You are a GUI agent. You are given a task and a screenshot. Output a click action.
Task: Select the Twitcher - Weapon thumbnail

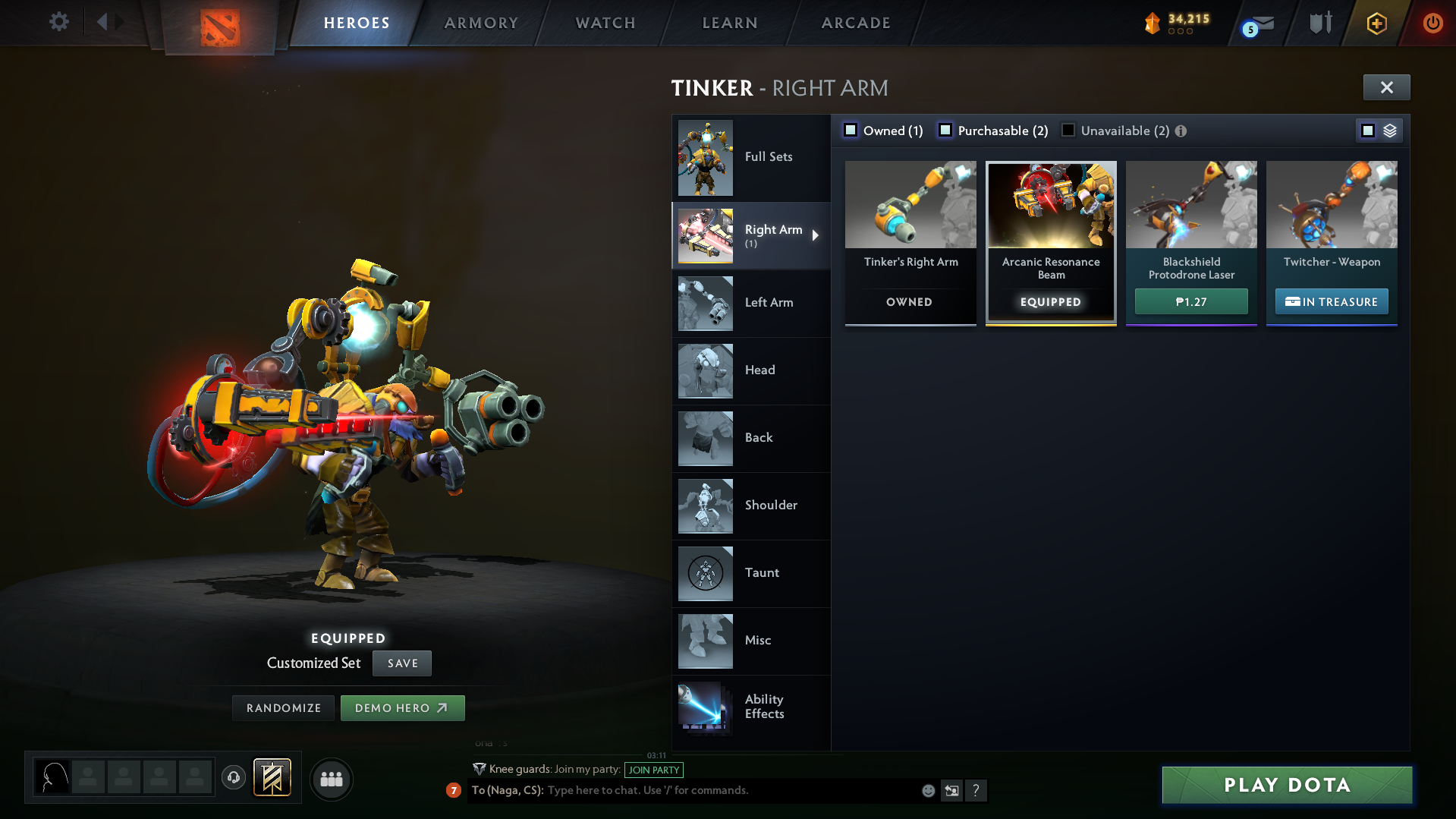(x=1331, y=205)
